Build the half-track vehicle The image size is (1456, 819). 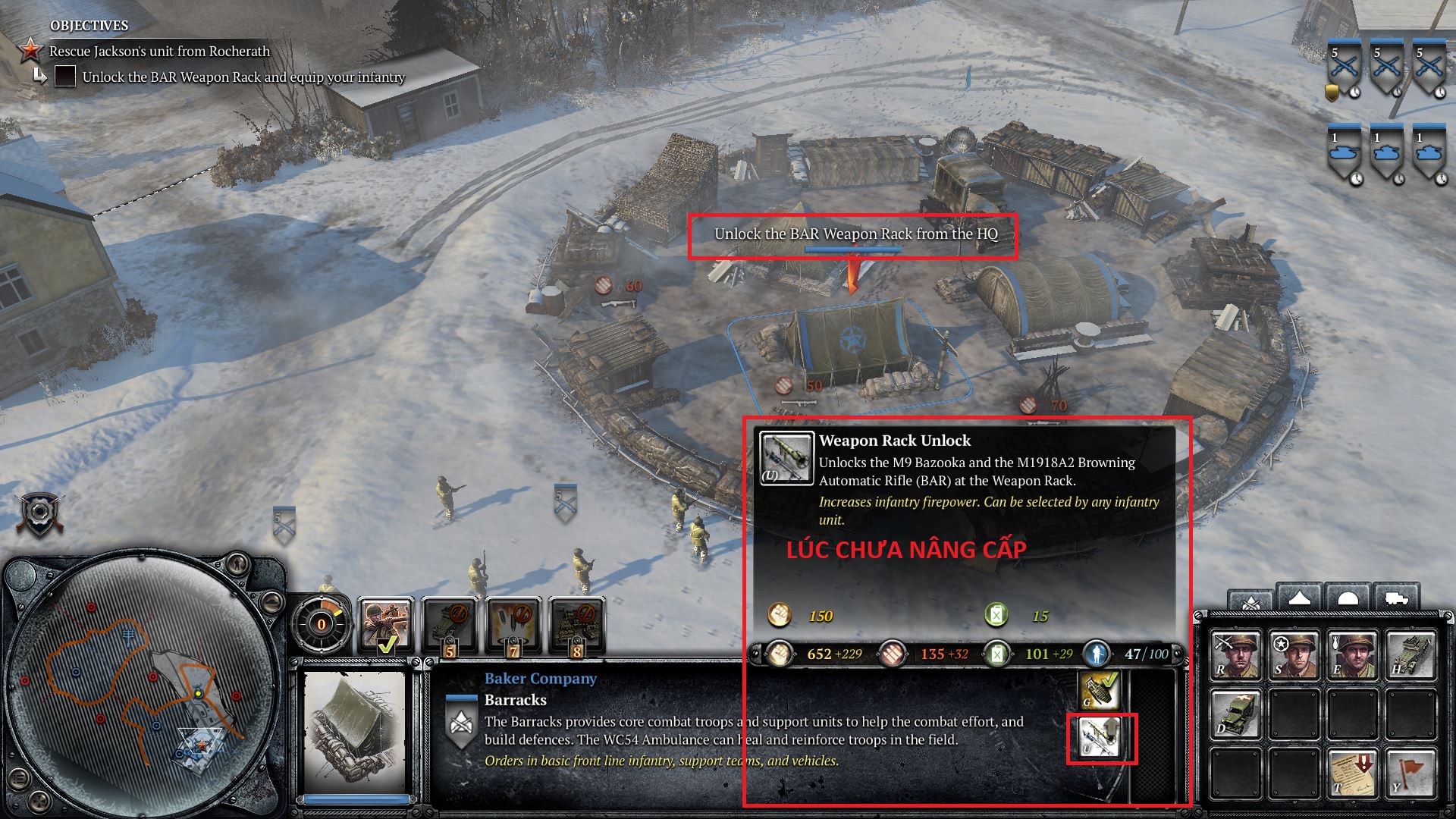1411,654
